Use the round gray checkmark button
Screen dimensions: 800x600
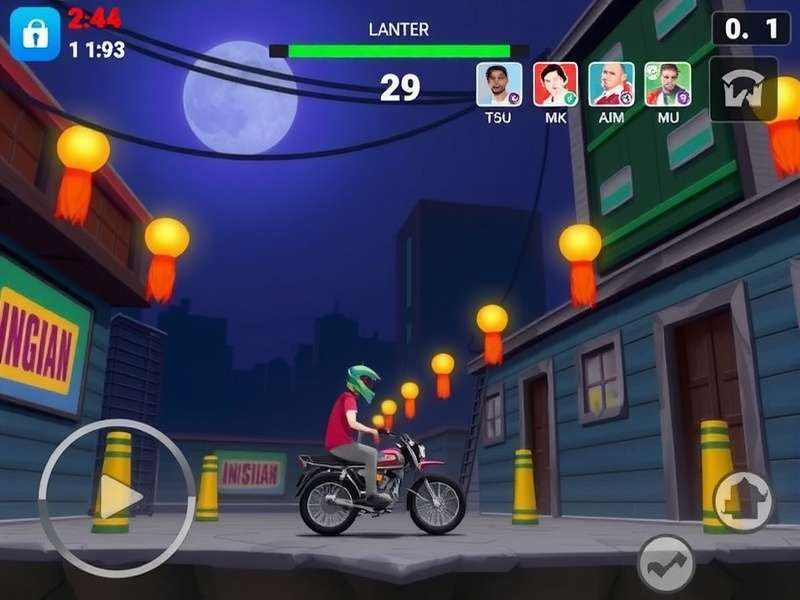coord(666,565)
